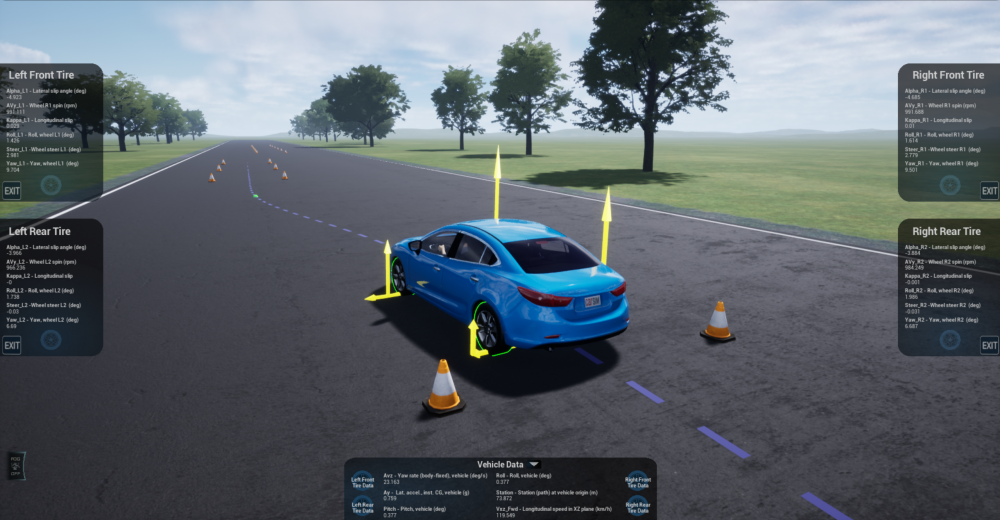Open Right Front Tire Data
Viewport: 1000px width, 520px height.
click(637, 482)
